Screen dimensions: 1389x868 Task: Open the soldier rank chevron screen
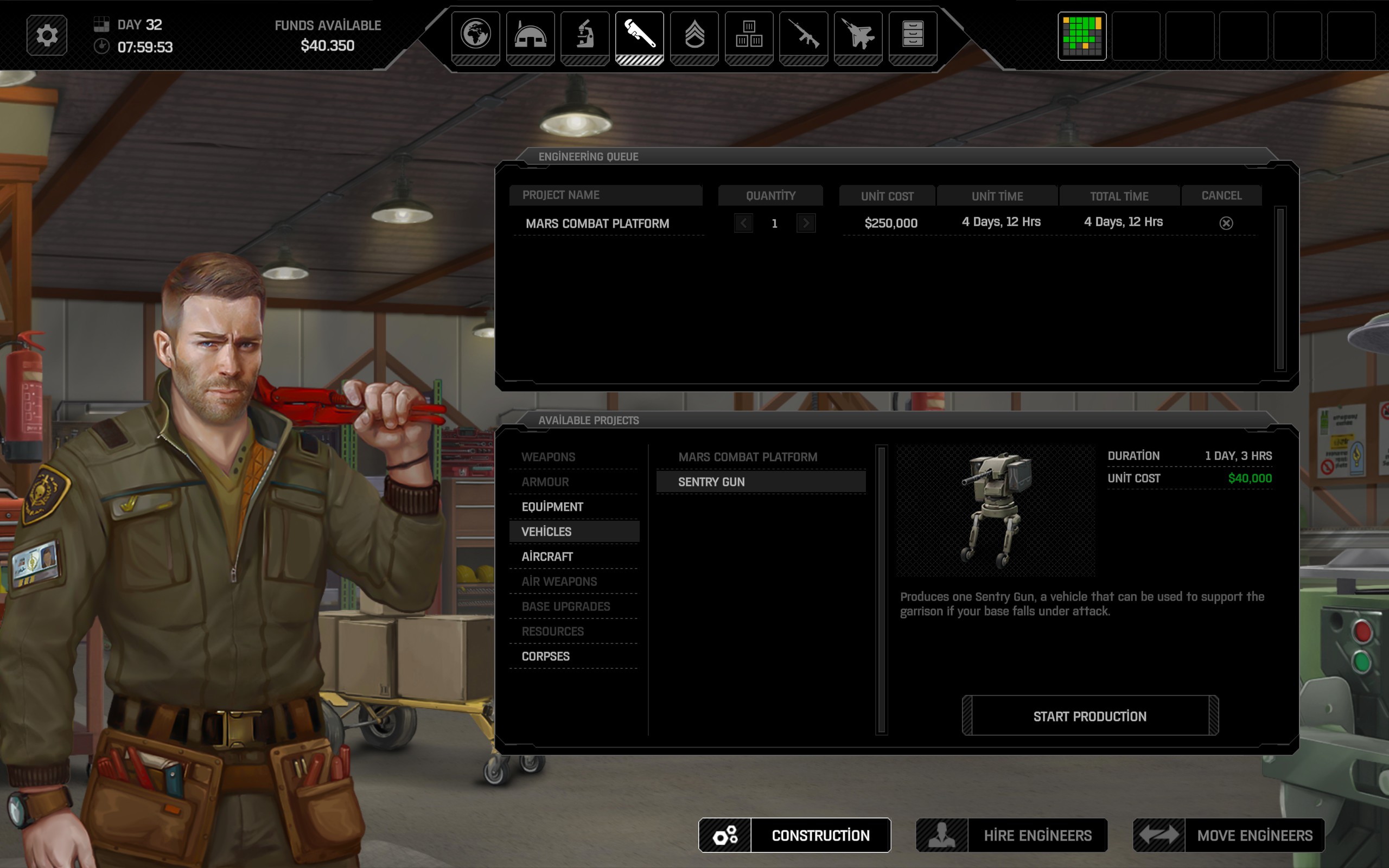click(694, 36)
